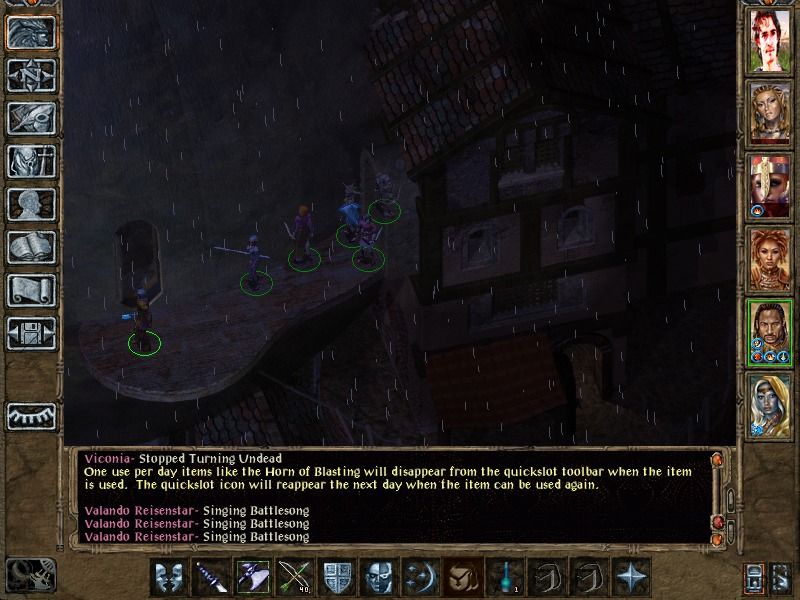Open spellcasting with the crescent moon icon
800x600 pixels.
pyautogui.click(x=418, y=577)
